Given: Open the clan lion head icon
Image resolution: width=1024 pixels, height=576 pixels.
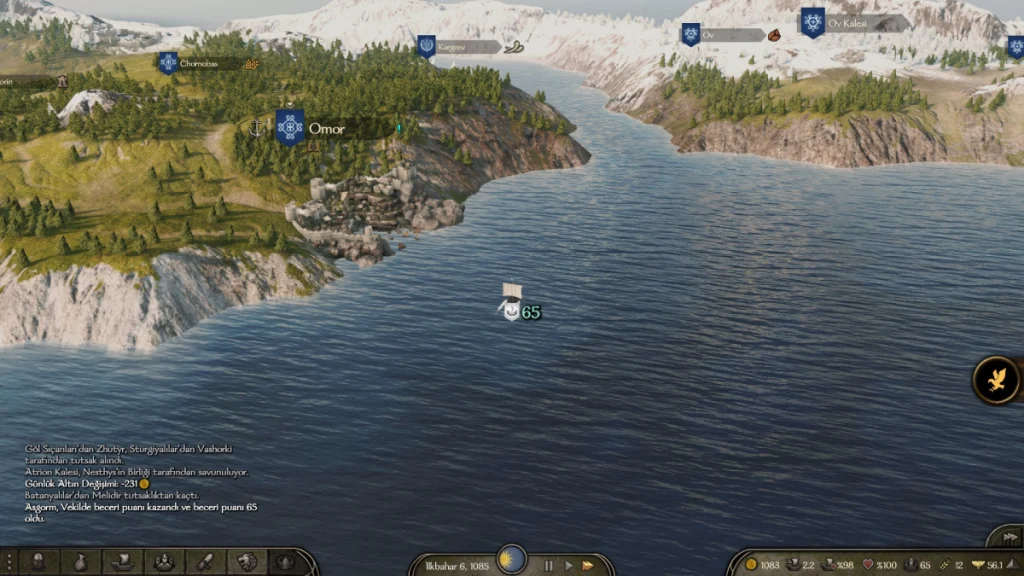Looking at the screenshot, I should coord(245,562).
